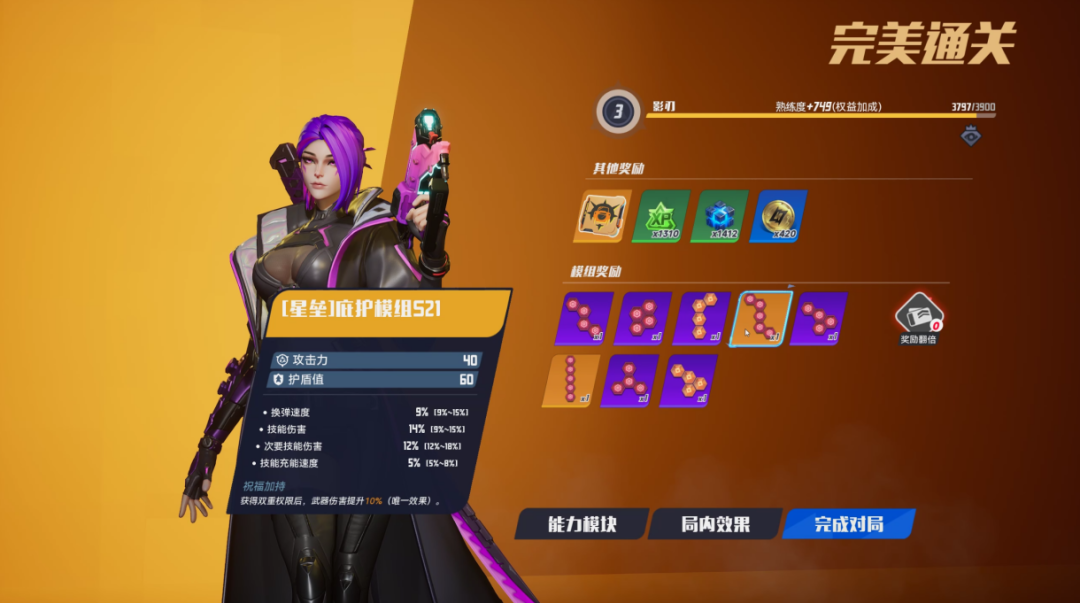
Task: Open the 能力模块 ability modules panel
Action: coord(581,524)
